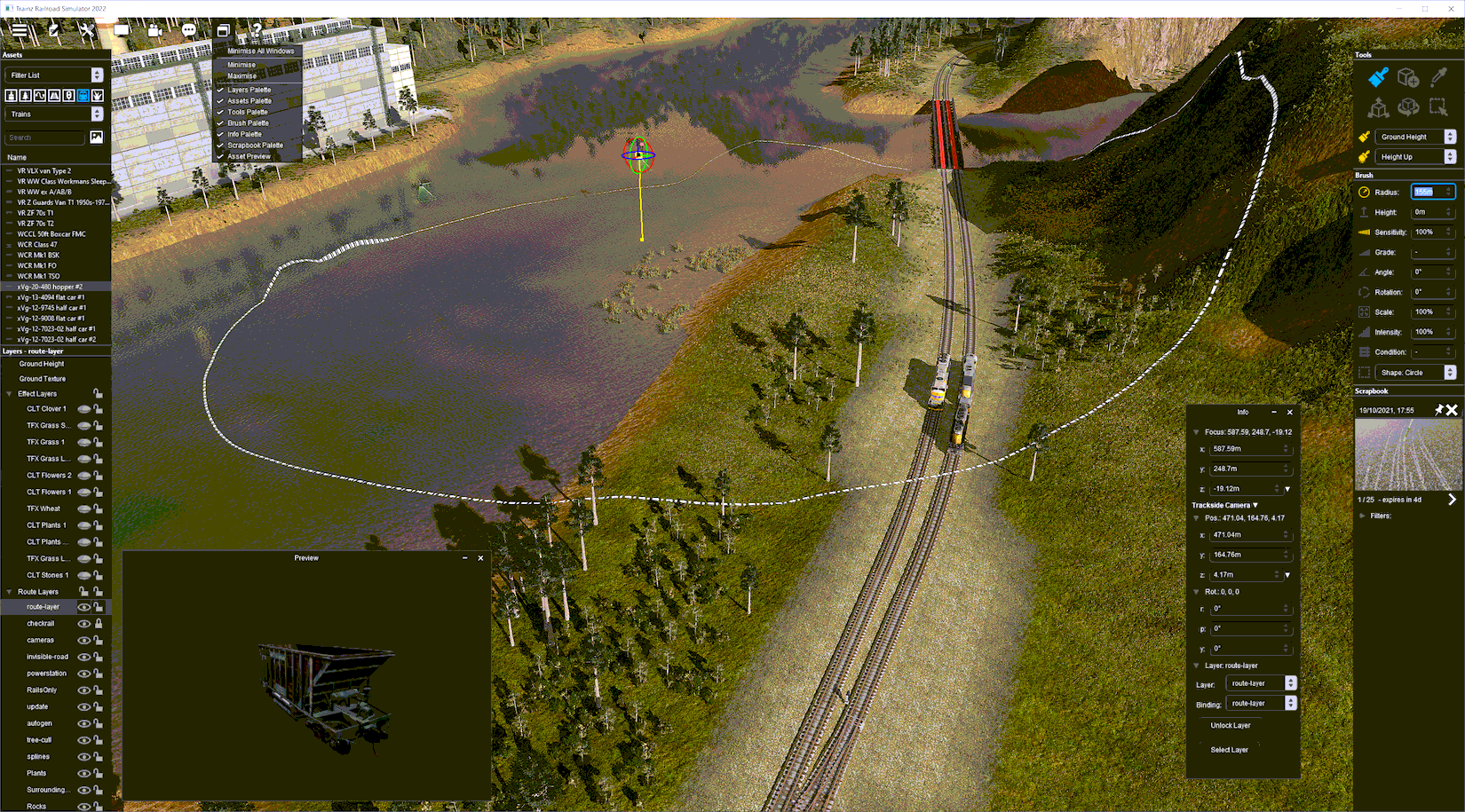Lock the cameras route layer

tap(98, 640)
